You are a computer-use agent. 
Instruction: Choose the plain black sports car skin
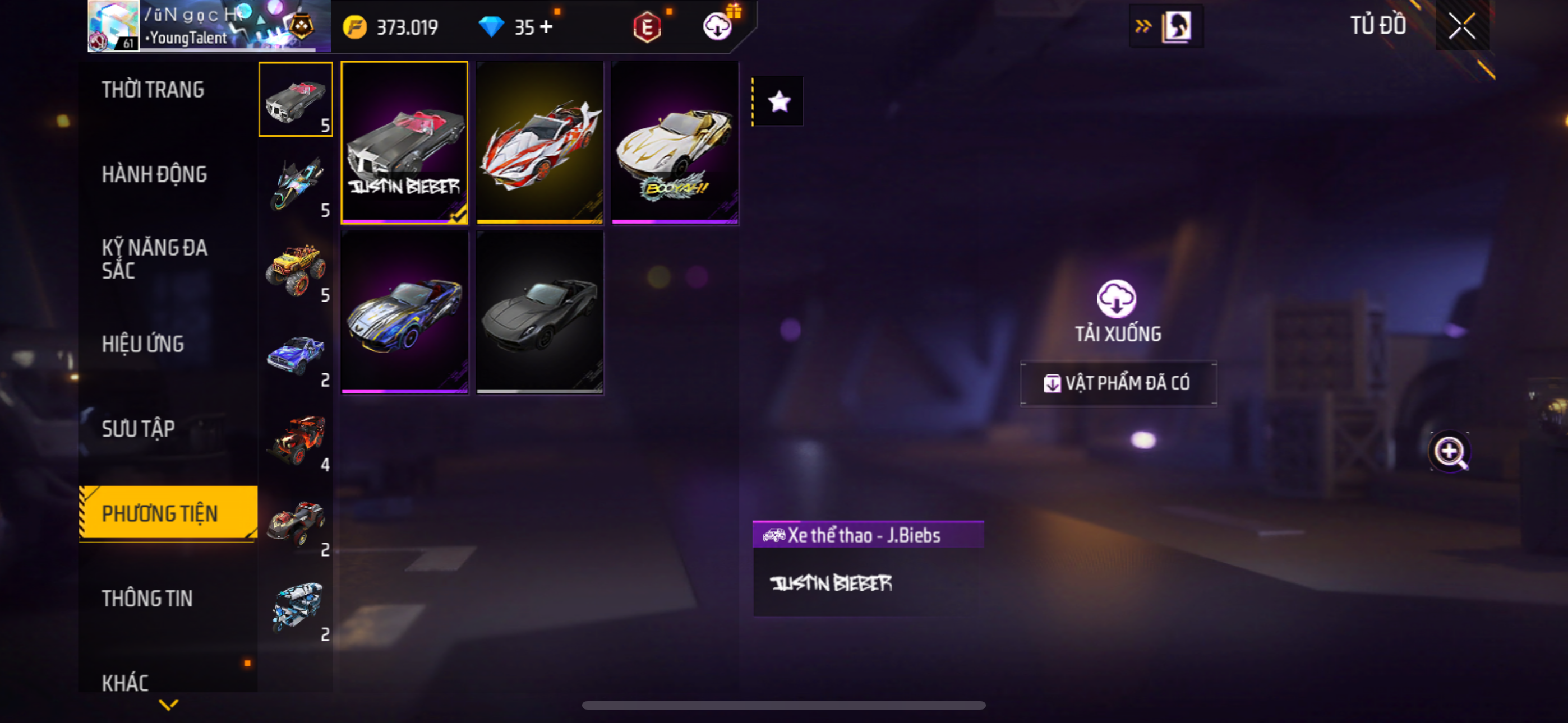click(x=539, y=312)
